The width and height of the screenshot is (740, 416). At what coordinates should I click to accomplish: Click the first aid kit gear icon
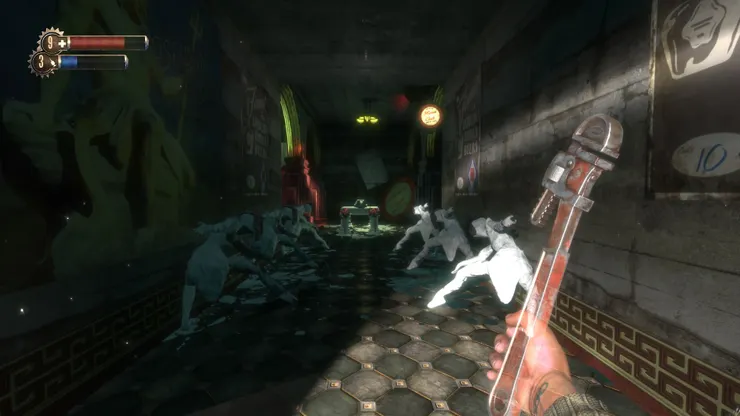click(x=51, y=43)
